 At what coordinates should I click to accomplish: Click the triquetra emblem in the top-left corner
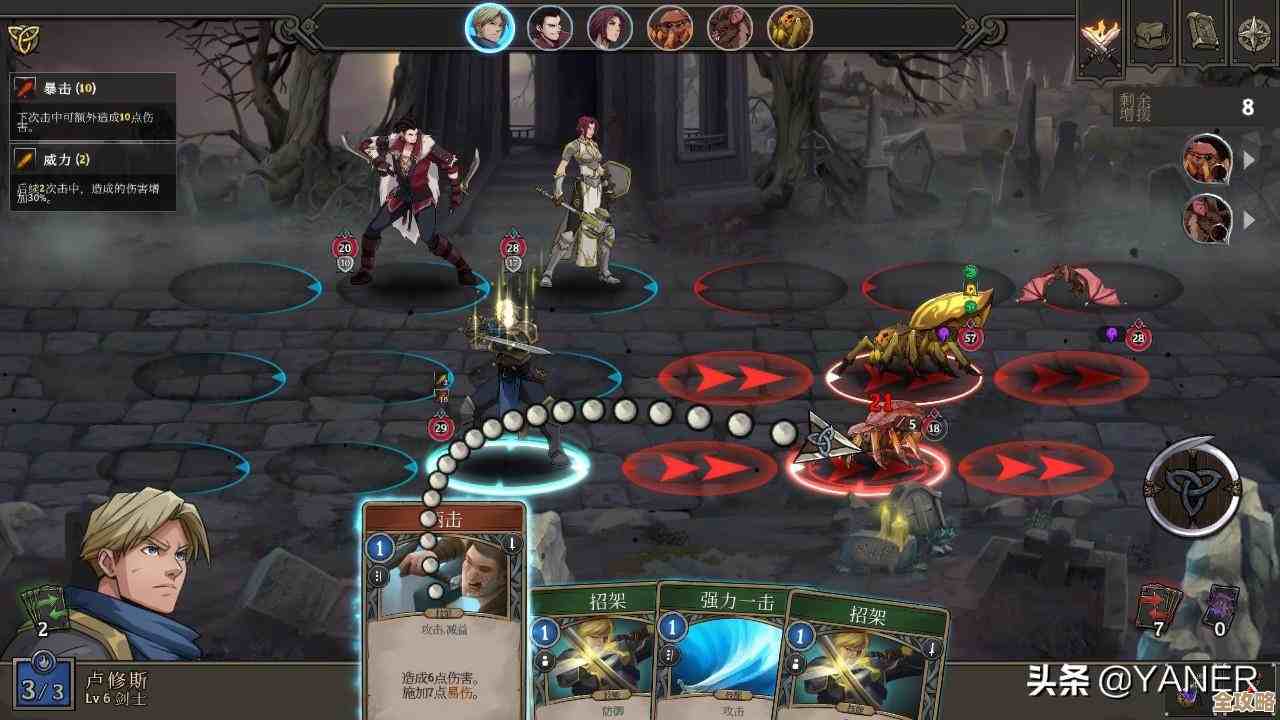(21, 38)
